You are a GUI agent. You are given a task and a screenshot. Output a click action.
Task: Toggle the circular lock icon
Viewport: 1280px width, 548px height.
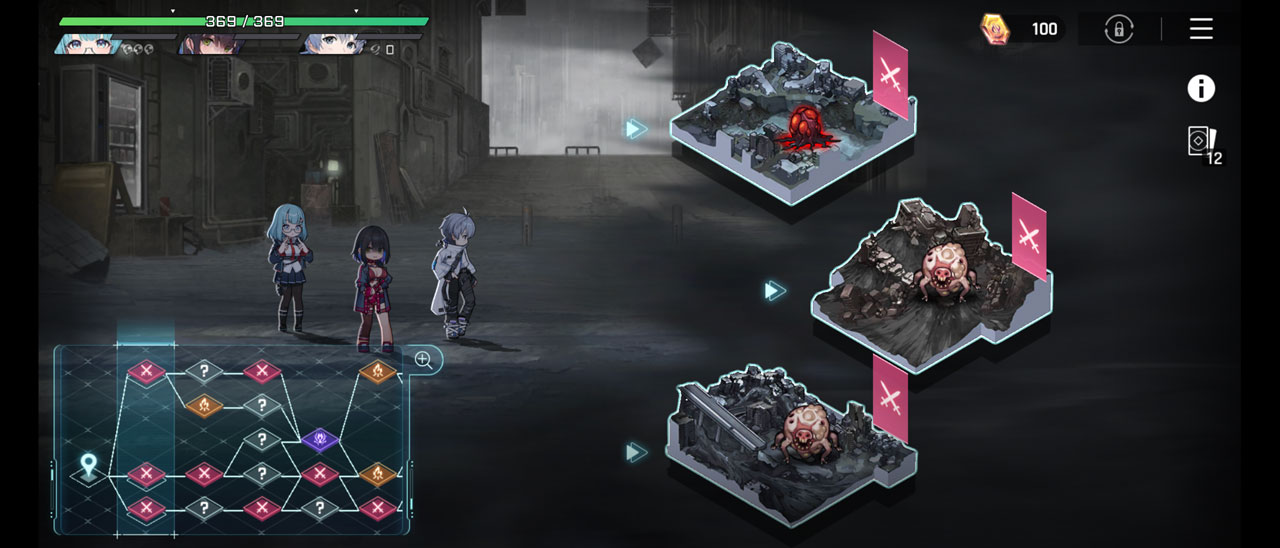tap(1119, 29)
